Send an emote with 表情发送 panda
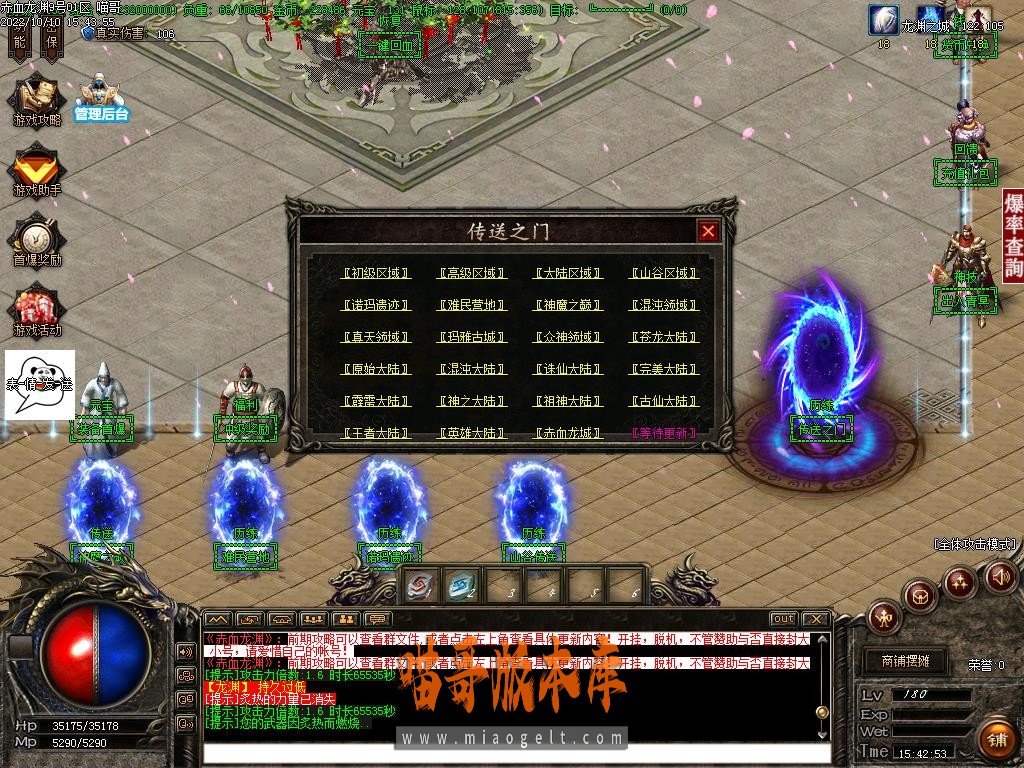The width and height of the screenshot is (1024, 768). 40,384
